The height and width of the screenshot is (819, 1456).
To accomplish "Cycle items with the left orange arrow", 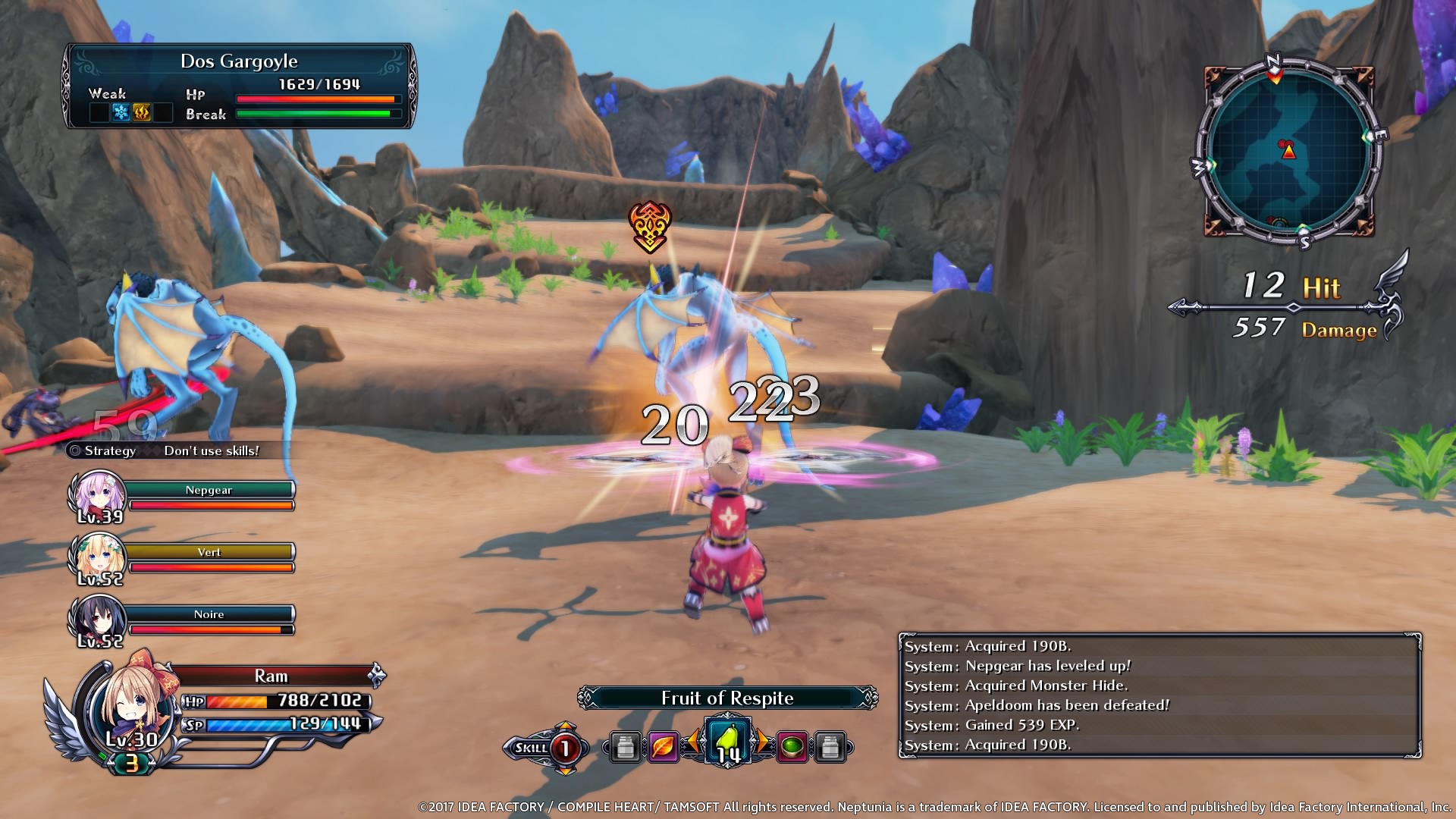I will (x=693, y=741).
